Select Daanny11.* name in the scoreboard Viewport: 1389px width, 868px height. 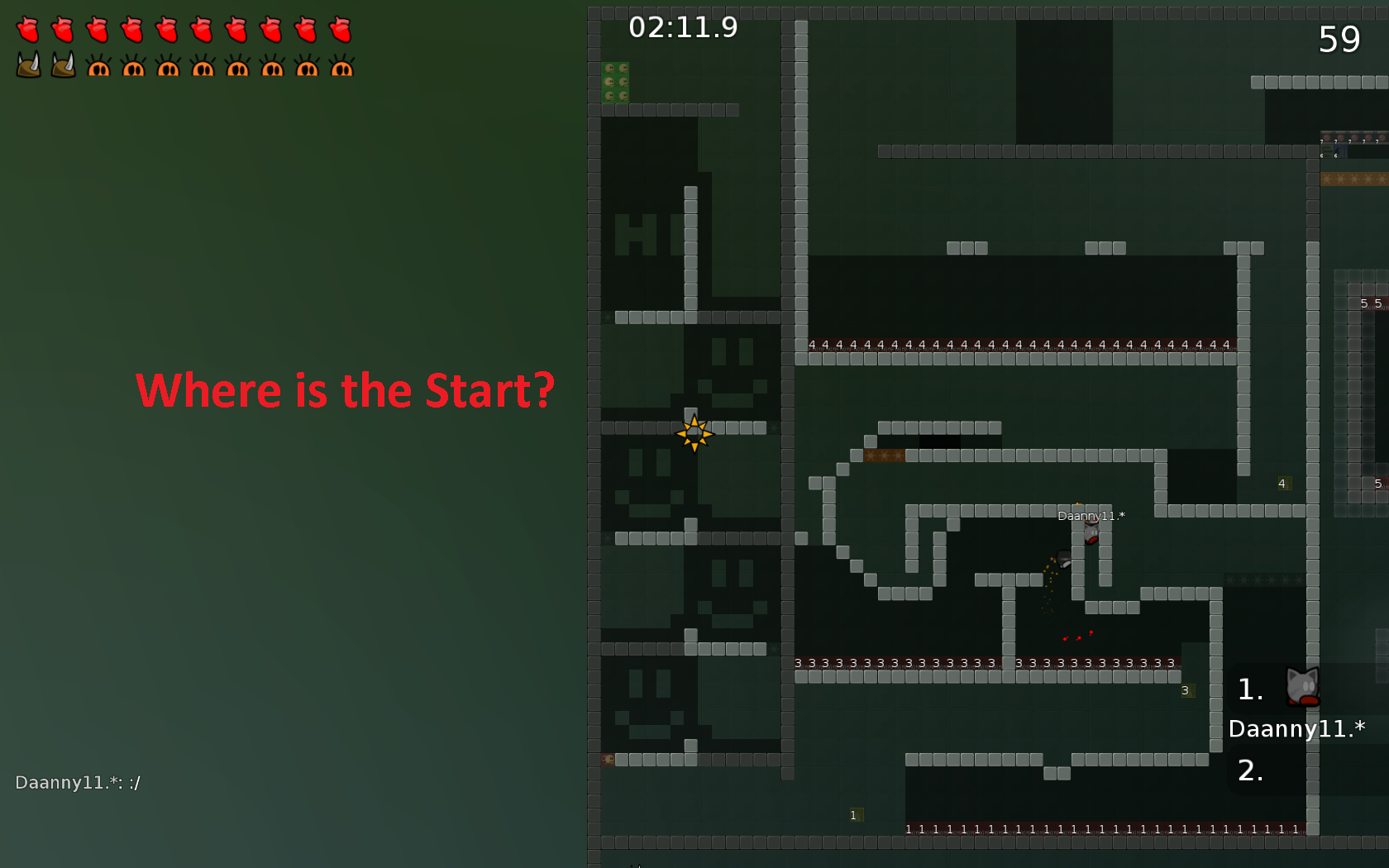[x=1296, y=728]
